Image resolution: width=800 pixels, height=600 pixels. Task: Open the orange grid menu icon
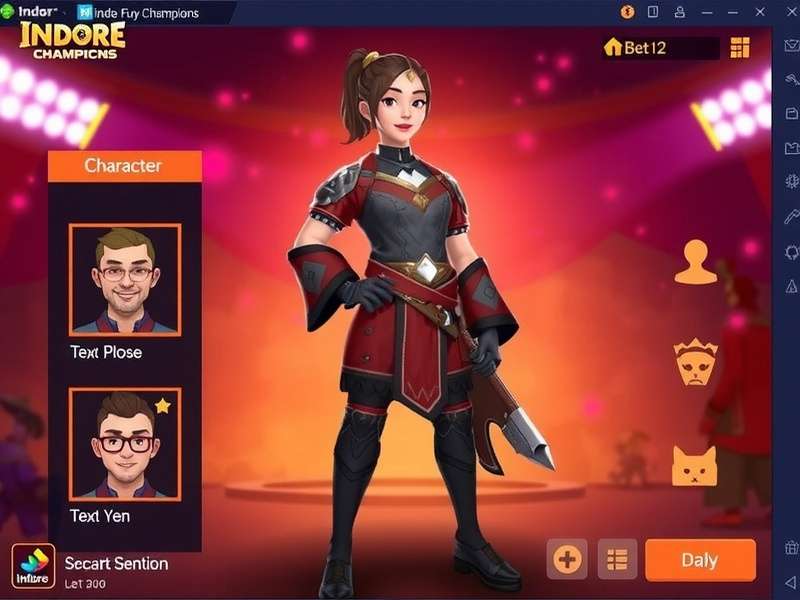[740, 48]
